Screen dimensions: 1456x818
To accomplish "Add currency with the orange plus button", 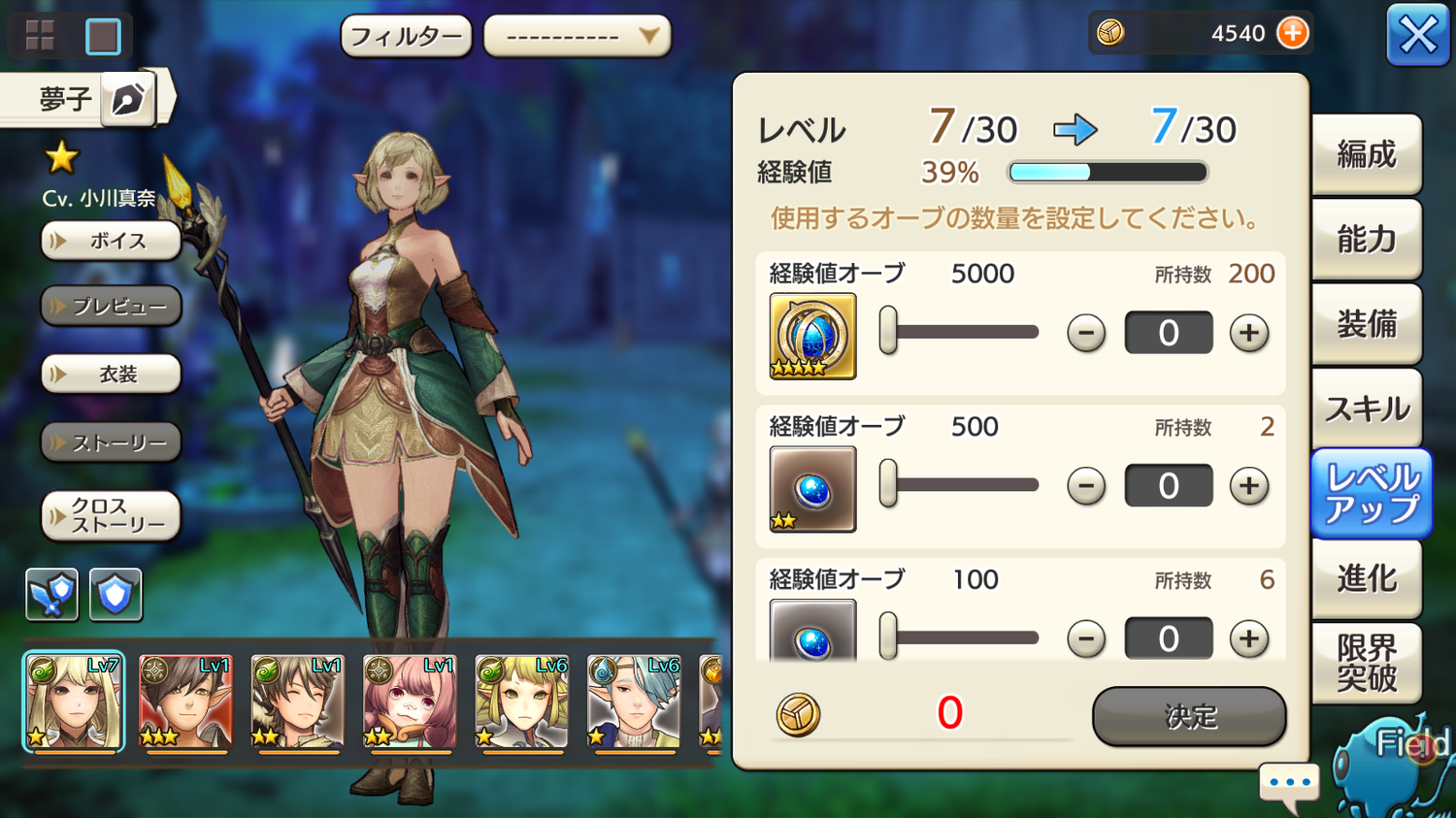I will [1292, 33].
